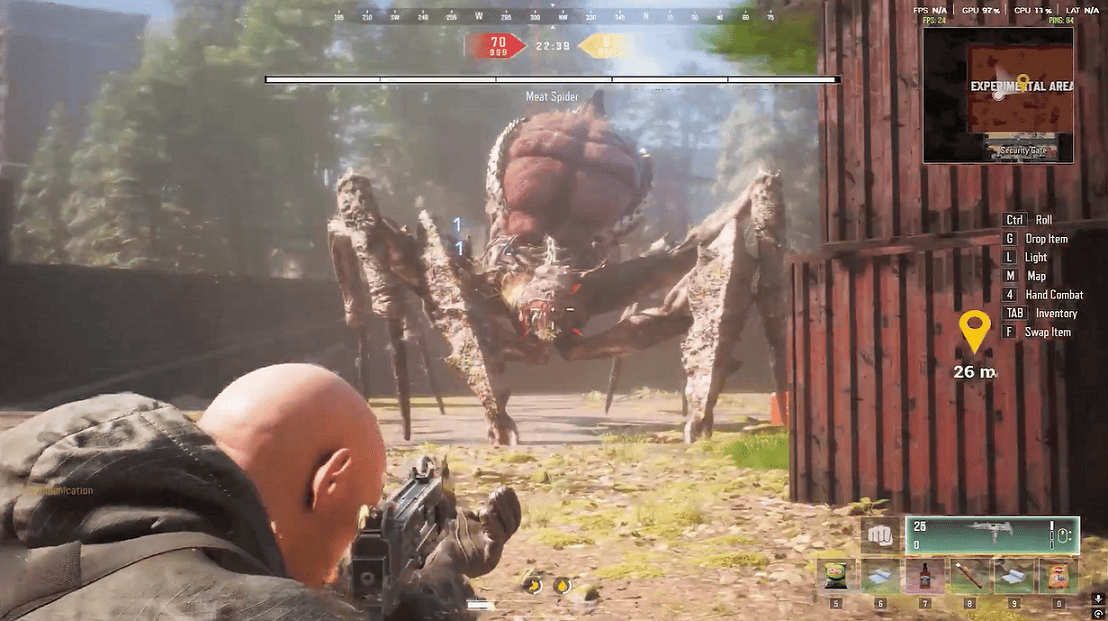Choose the whiskey bottle hotbar item

924,577
